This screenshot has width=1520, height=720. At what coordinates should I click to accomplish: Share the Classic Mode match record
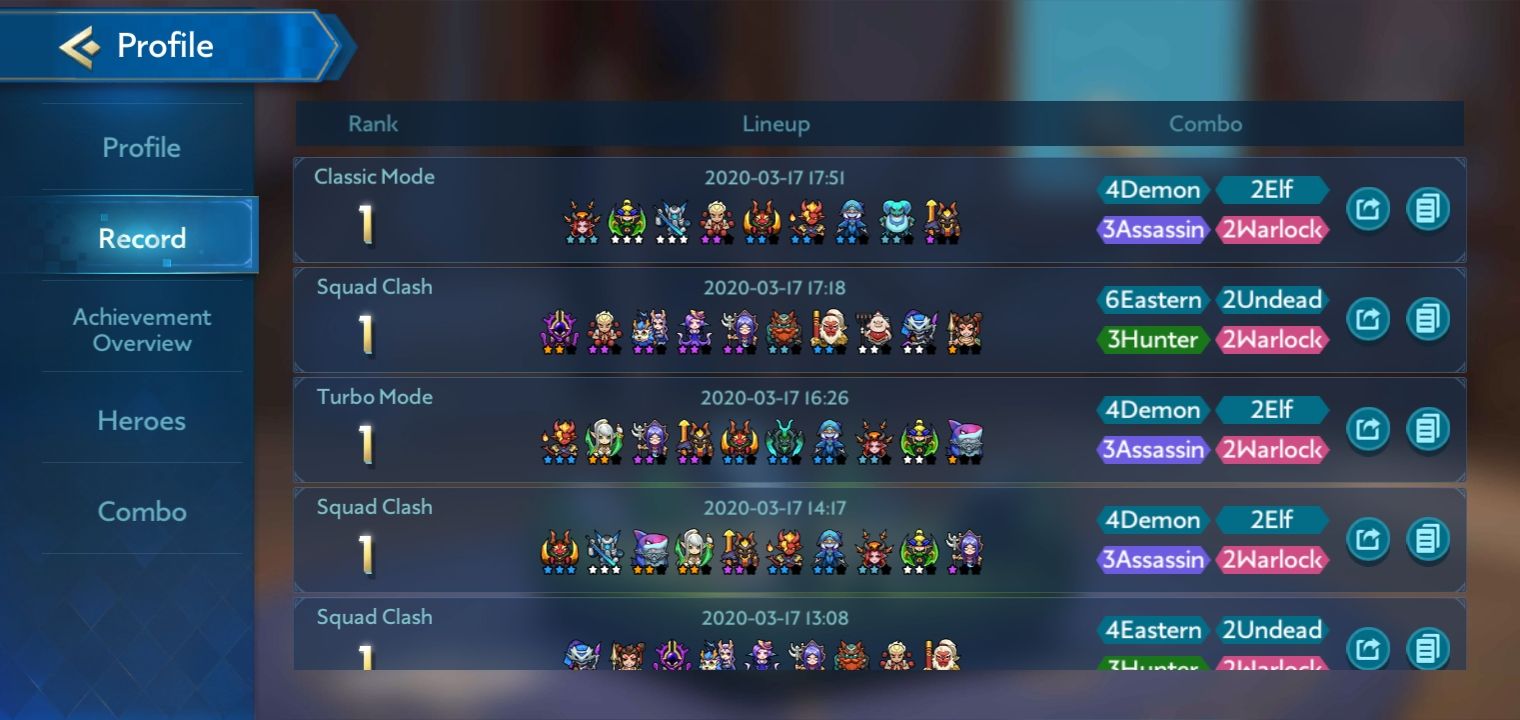pos(1368,208)
